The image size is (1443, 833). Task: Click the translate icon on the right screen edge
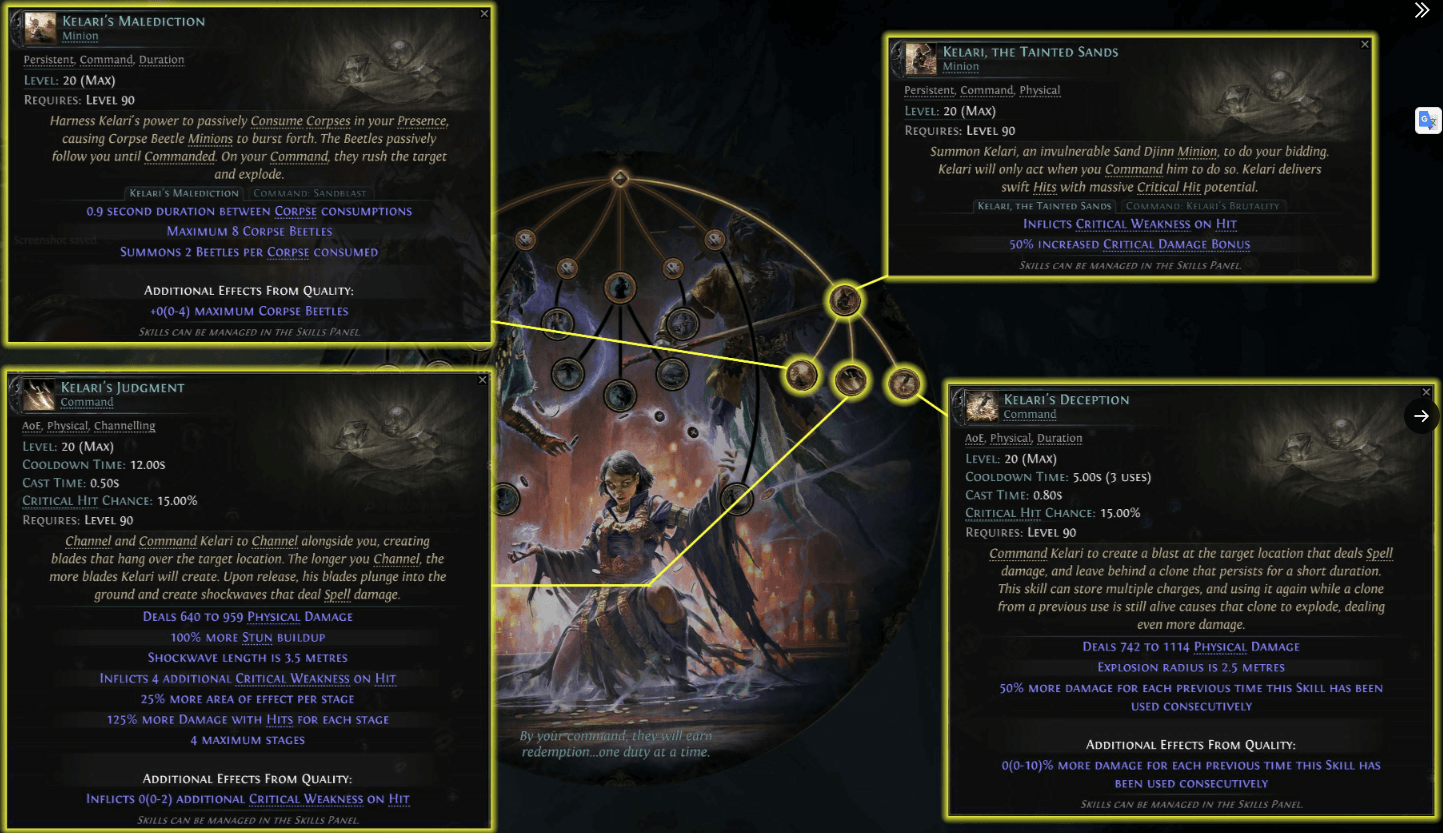pos(1428,120)
